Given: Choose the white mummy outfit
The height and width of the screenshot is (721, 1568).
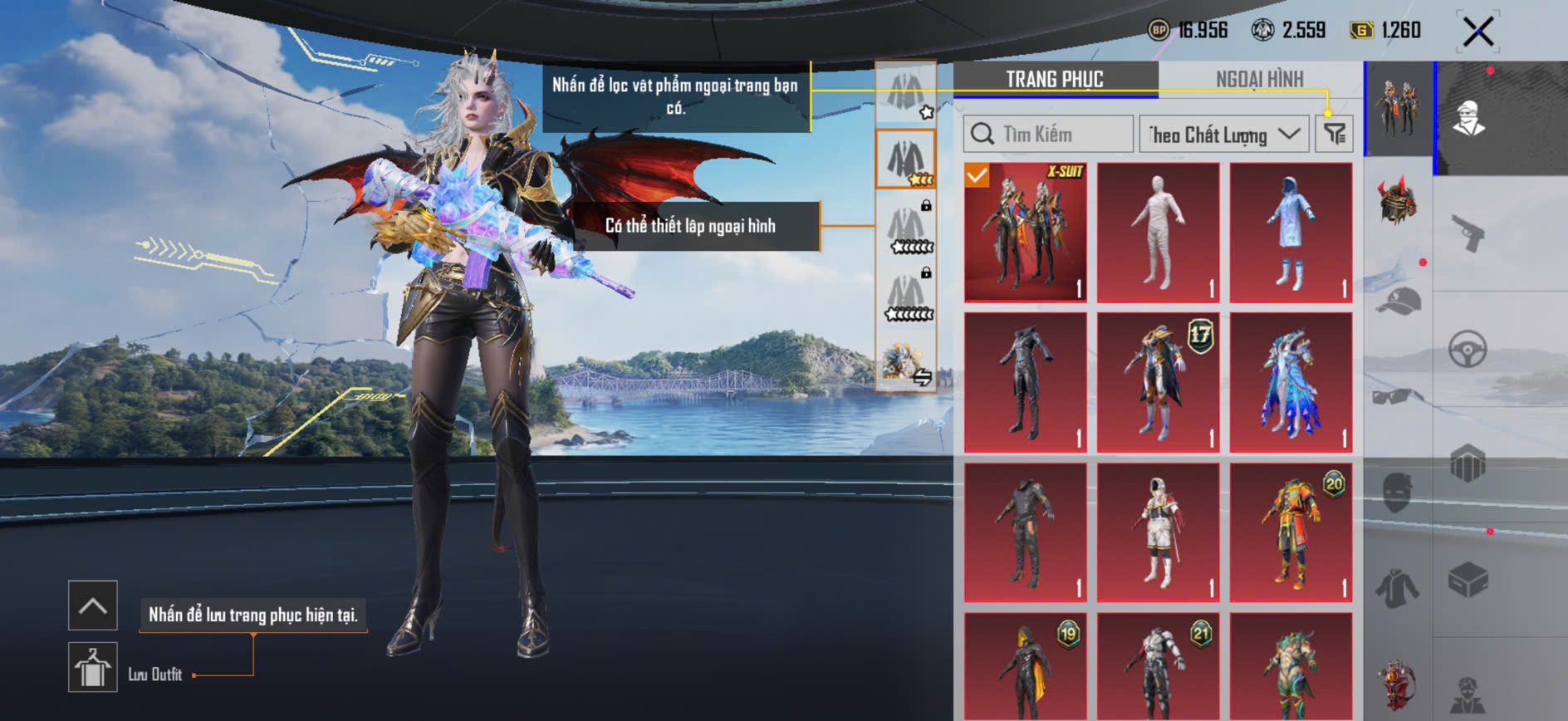Looking at the screenshot, I should [x=1159, y=232].
